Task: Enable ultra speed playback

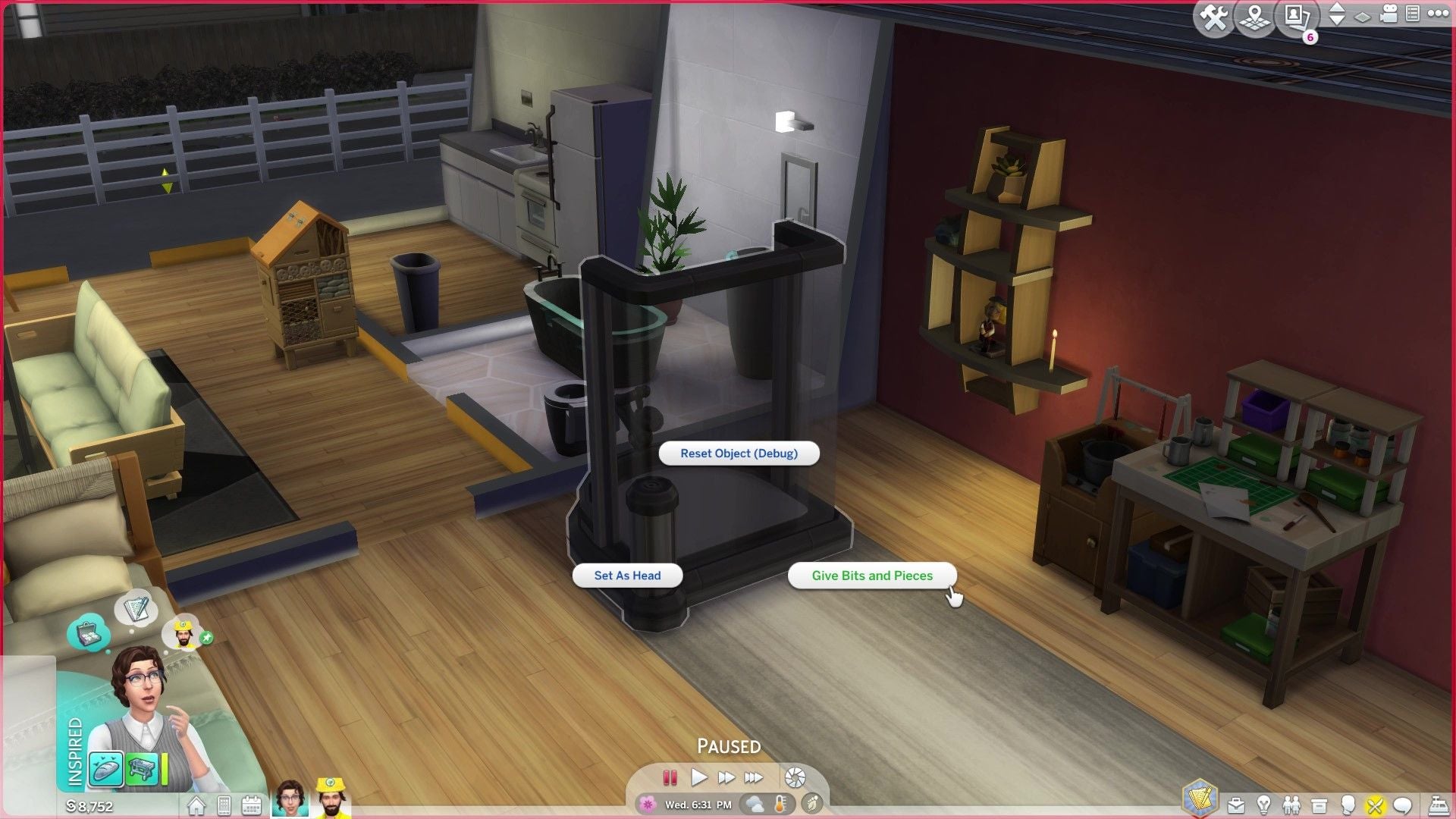Action: click(x=753, y=777)
